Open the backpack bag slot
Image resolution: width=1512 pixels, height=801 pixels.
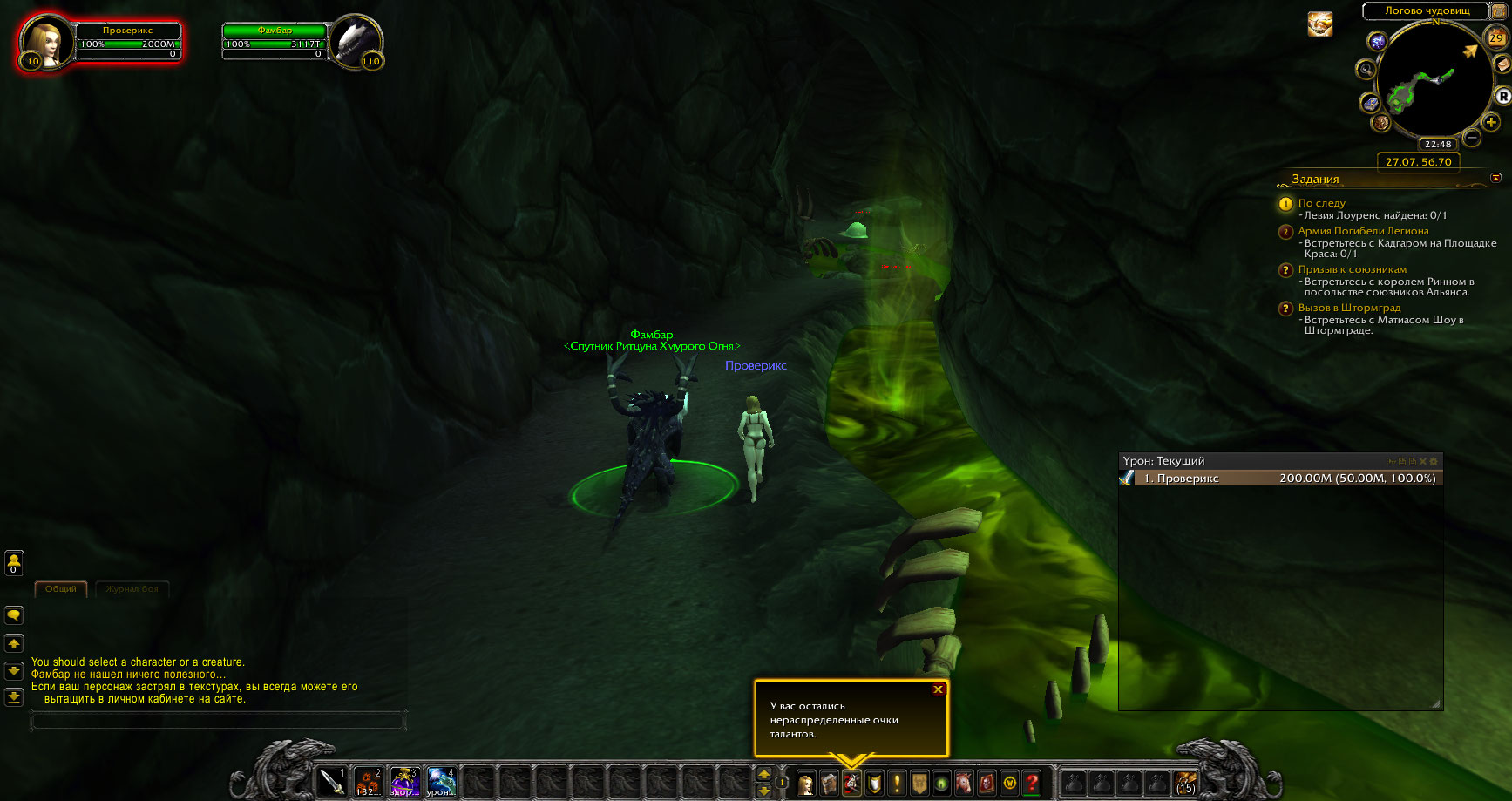[1184, 782]
